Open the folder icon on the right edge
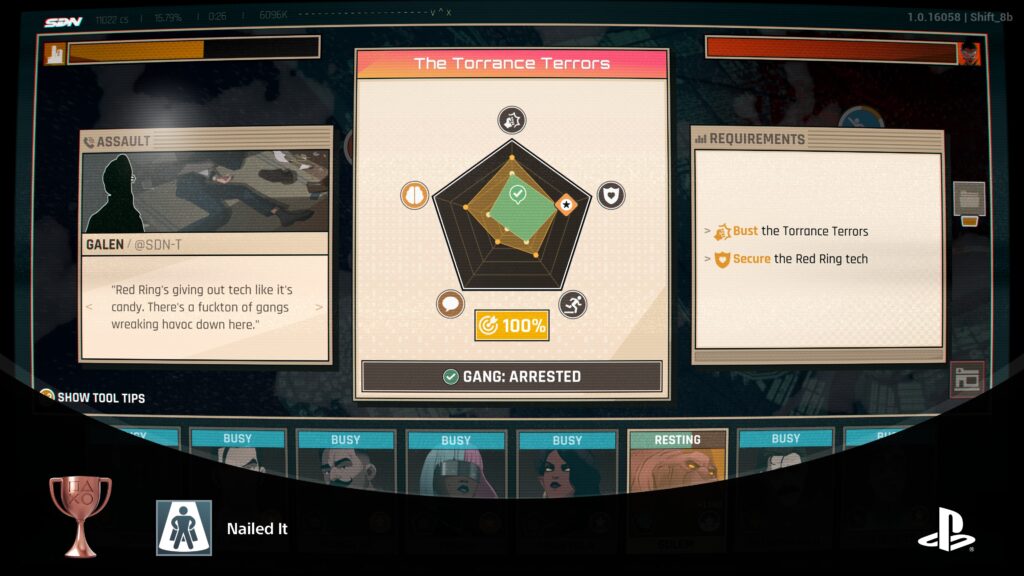The height and width of the screenshot is (576, 1024). click(x=969, y=199)
